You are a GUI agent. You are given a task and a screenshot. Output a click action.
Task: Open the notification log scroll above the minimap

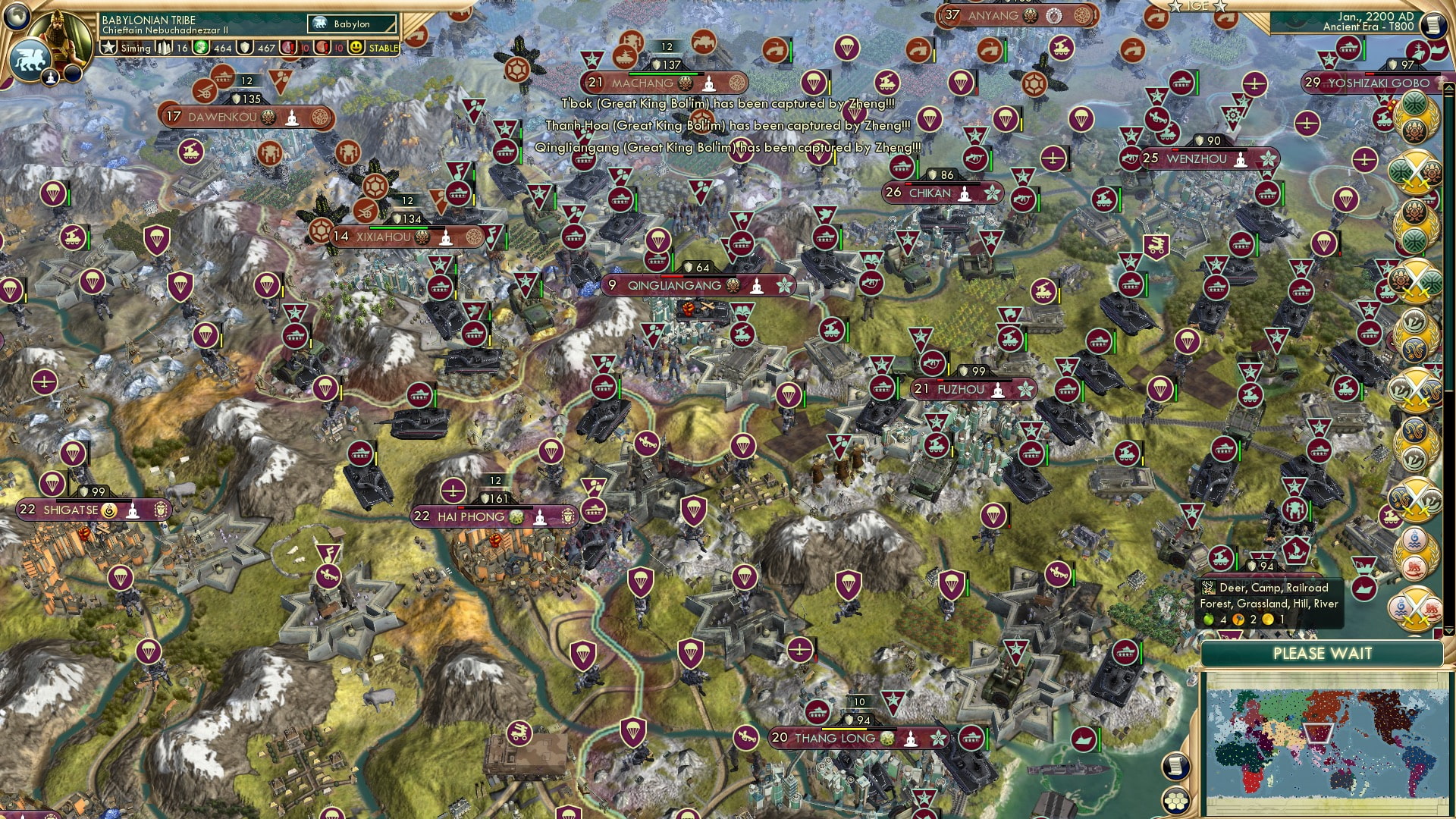click(x=1177, y=766)
